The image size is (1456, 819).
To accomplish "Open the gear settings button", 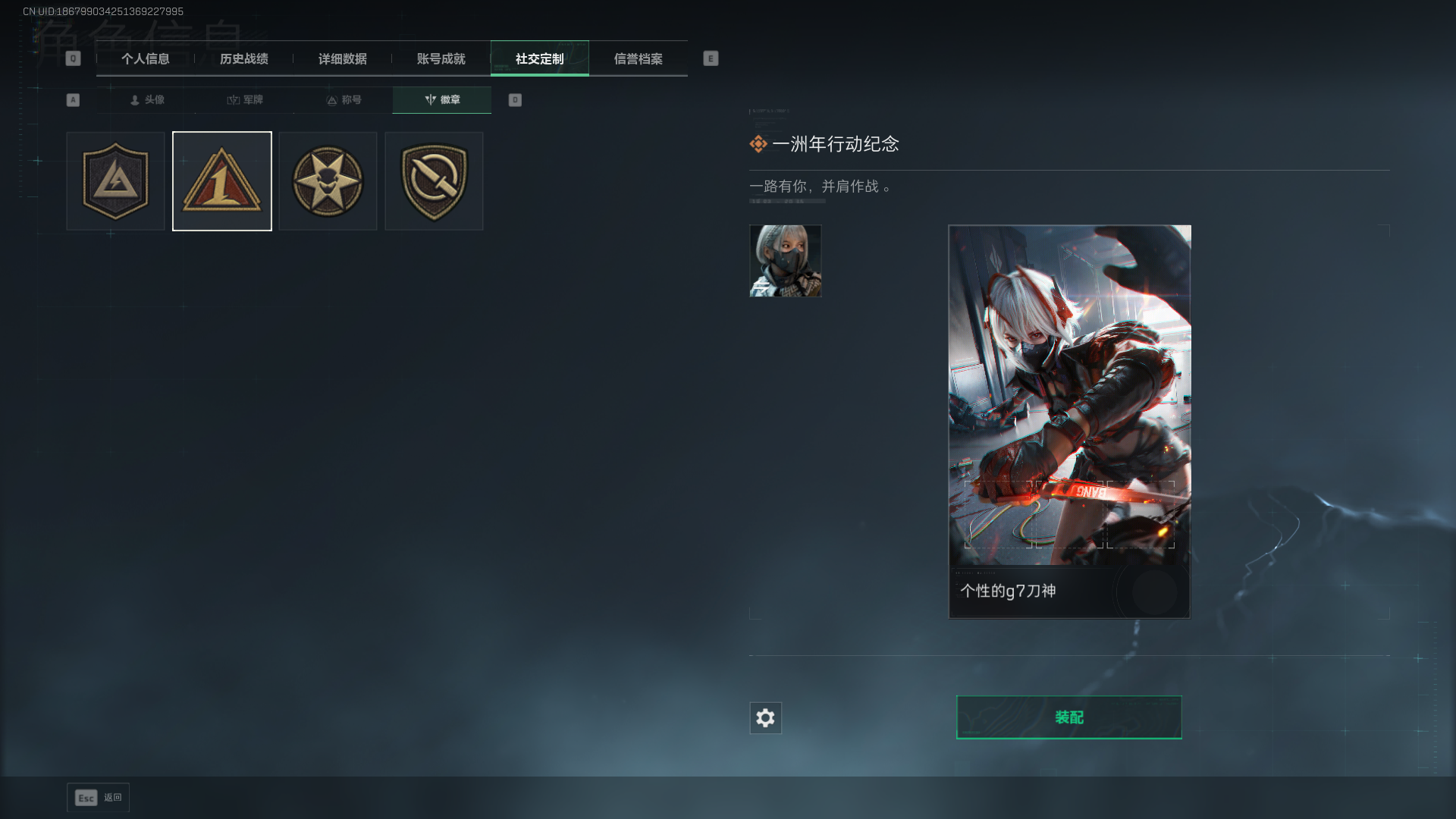I will click(765, 718).
